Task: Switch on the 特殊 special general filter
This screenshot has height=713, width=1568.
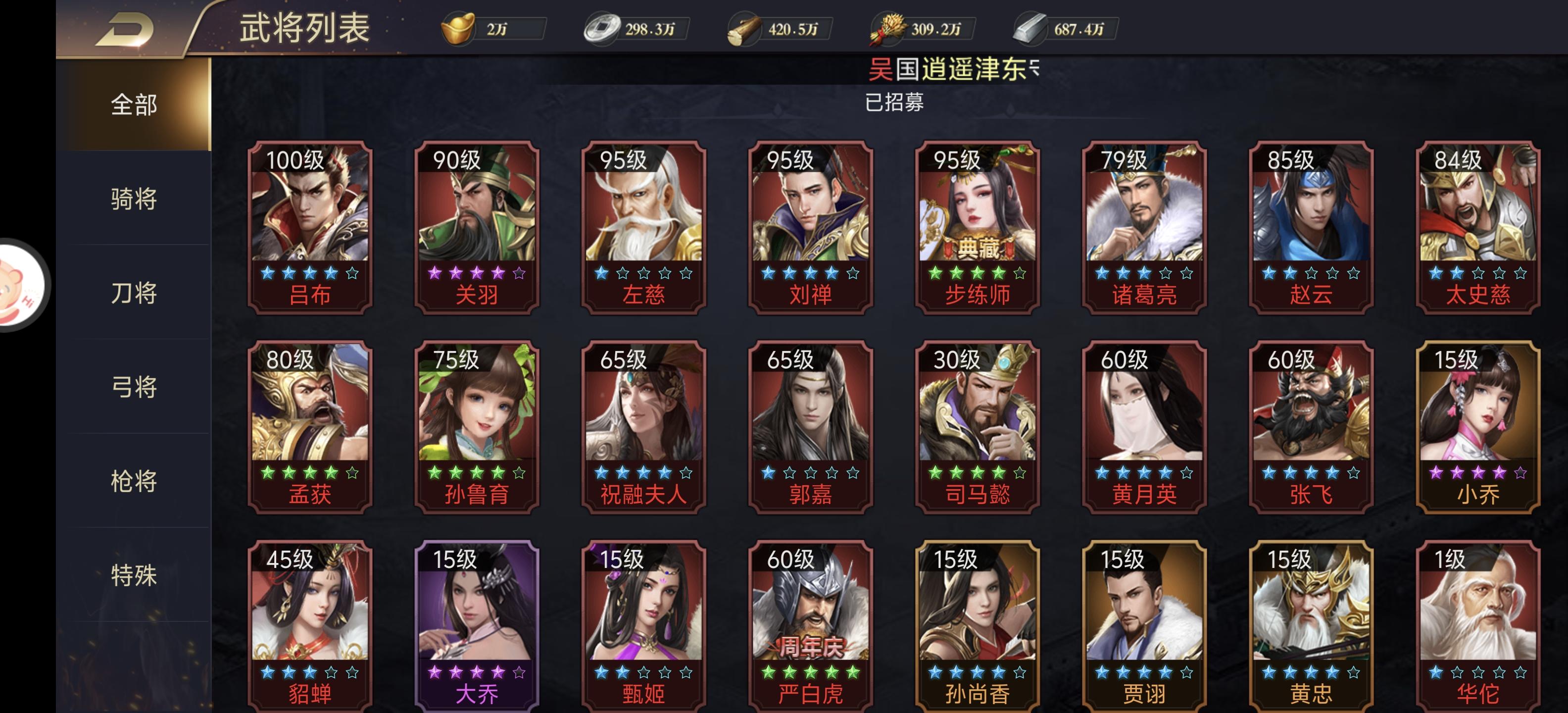Action: (x=135, y=575)
